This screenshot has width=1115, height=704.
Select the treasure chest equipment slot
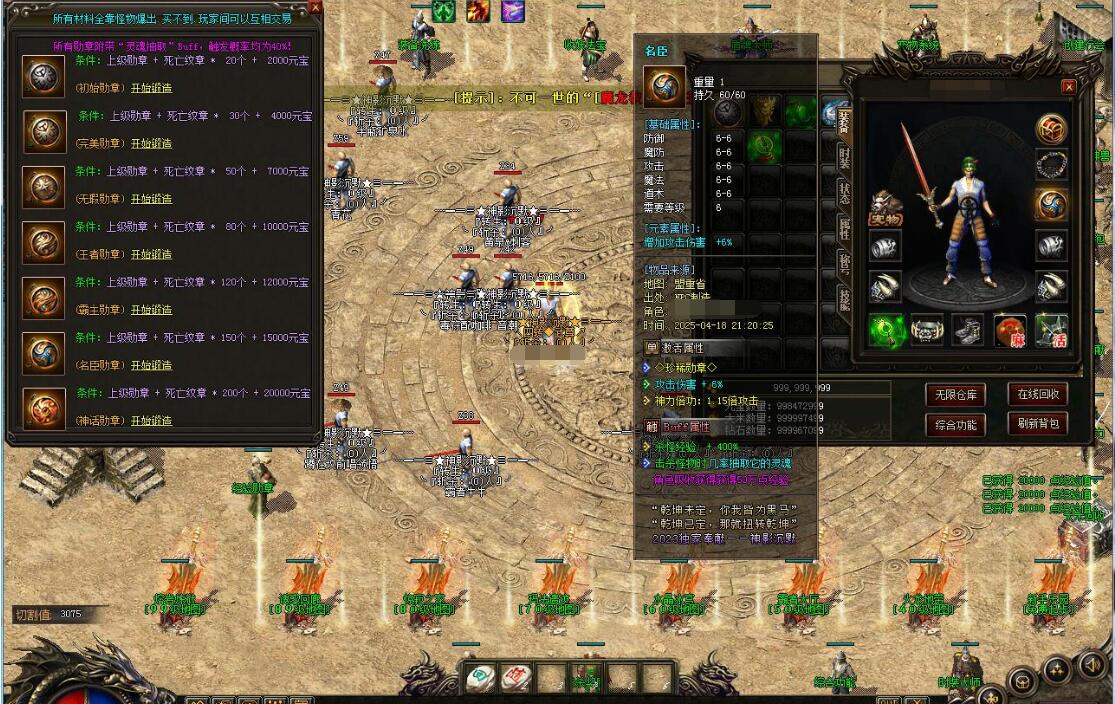tap(1050, 129)
